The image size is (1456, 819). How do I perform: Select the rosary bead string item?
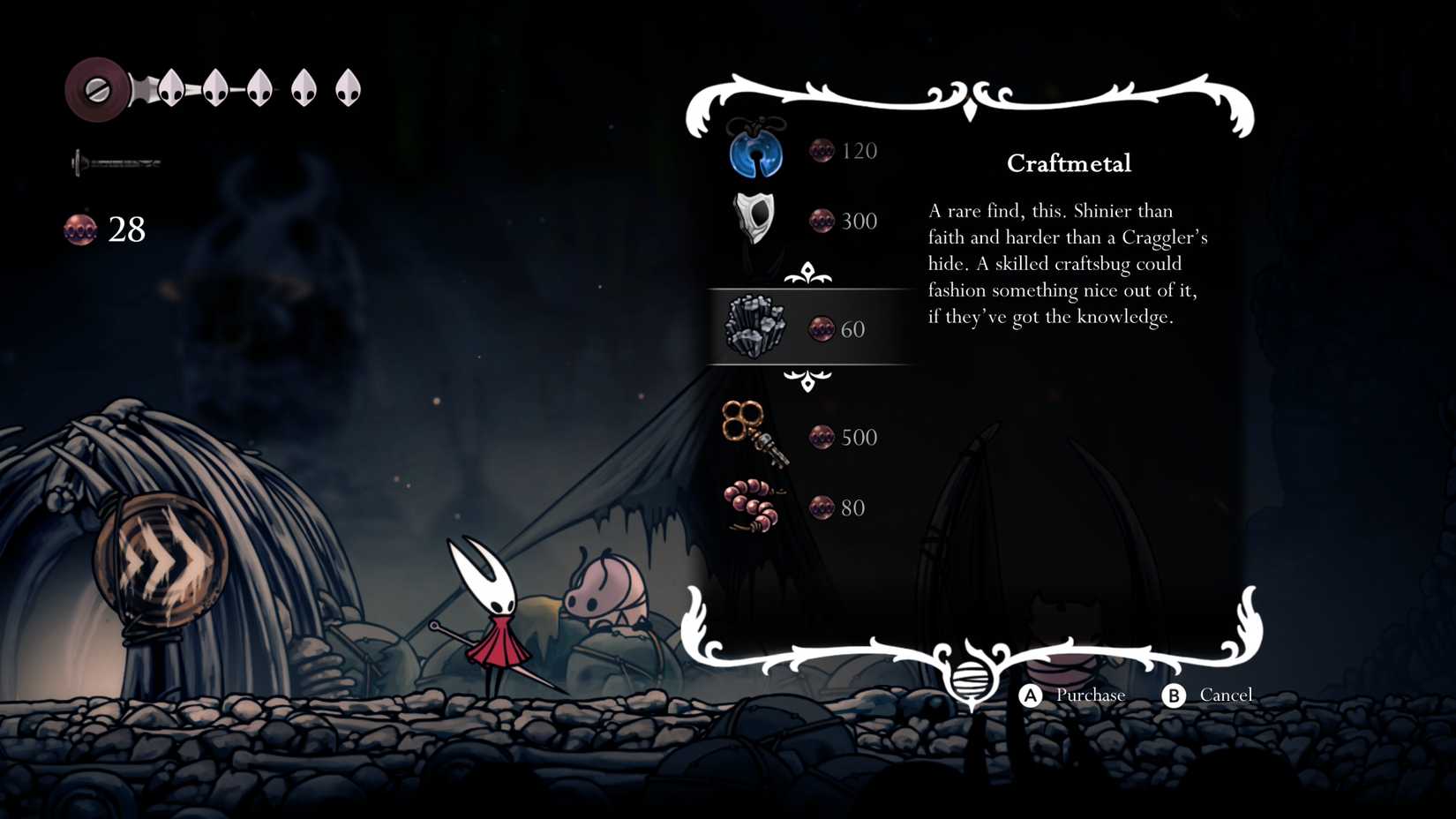coord(754,505)
